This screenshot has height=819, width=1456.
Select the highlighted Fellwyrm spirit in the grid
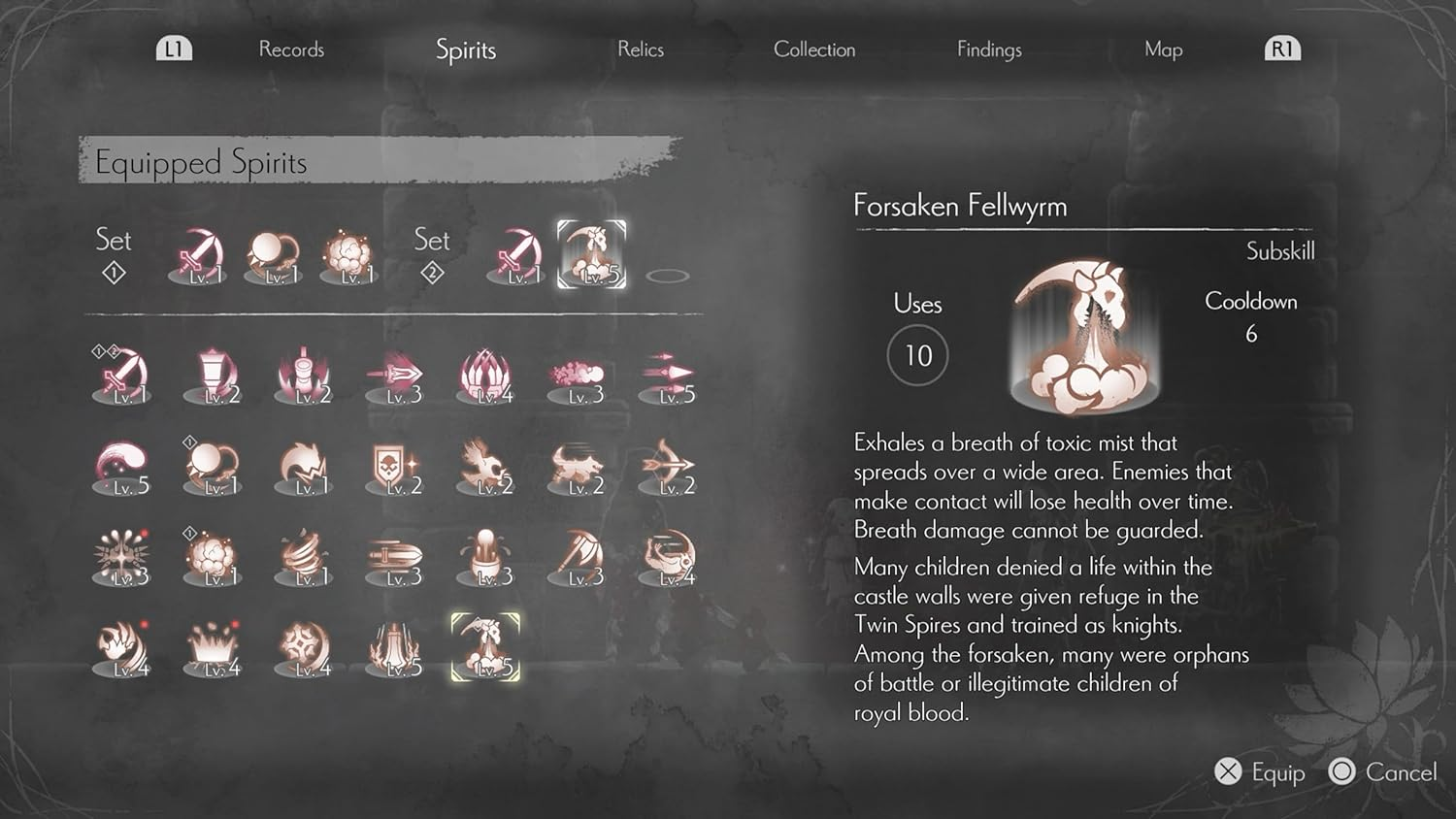point(486,647)
